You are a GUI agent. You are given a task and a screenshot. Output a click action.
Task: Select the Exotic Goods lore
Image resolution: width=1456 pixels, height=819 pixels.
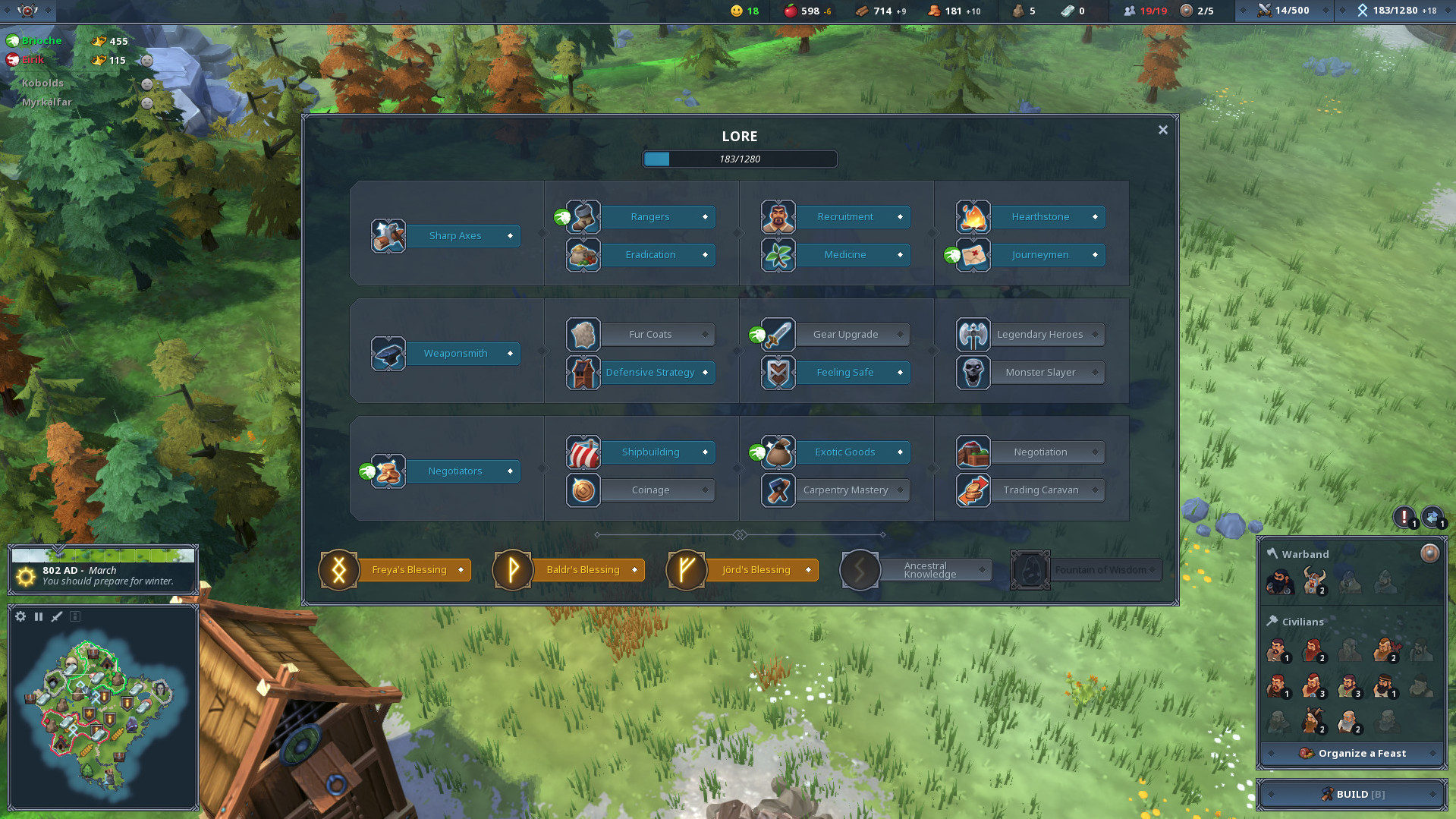tap(844, 452)
